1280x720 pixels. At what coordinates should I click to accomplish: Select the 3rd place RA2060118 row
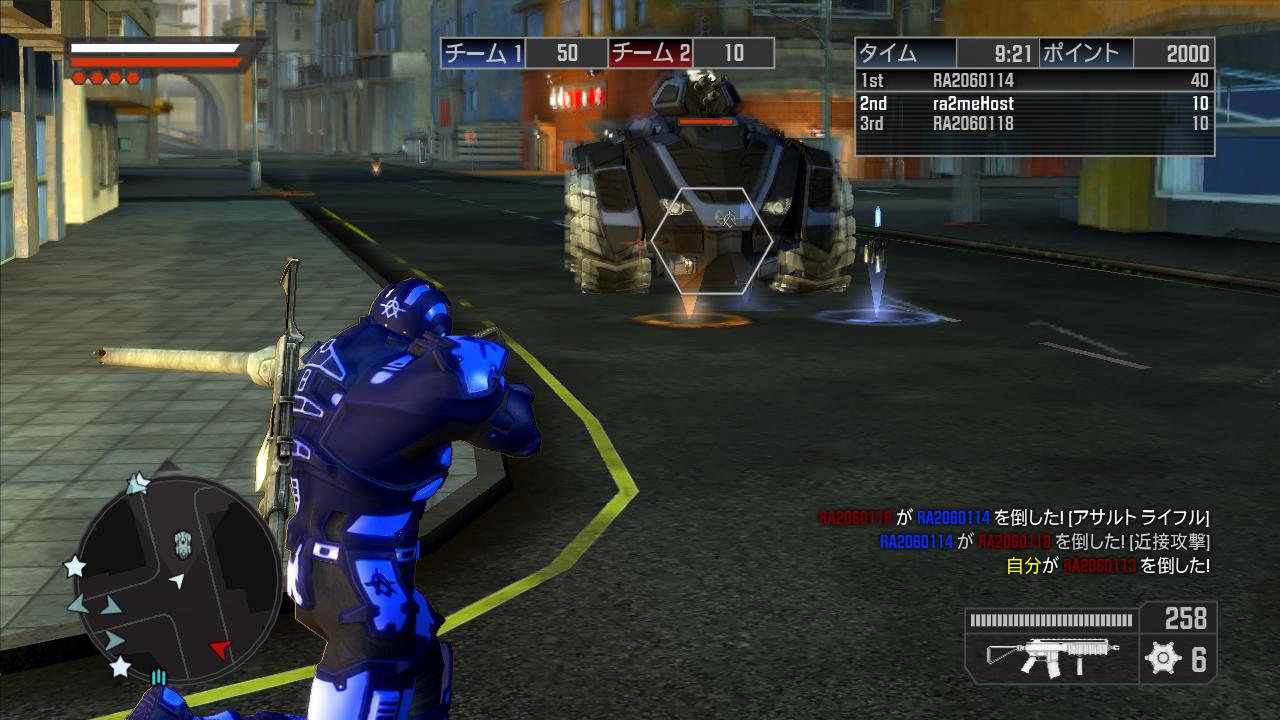coord(1034,124)
